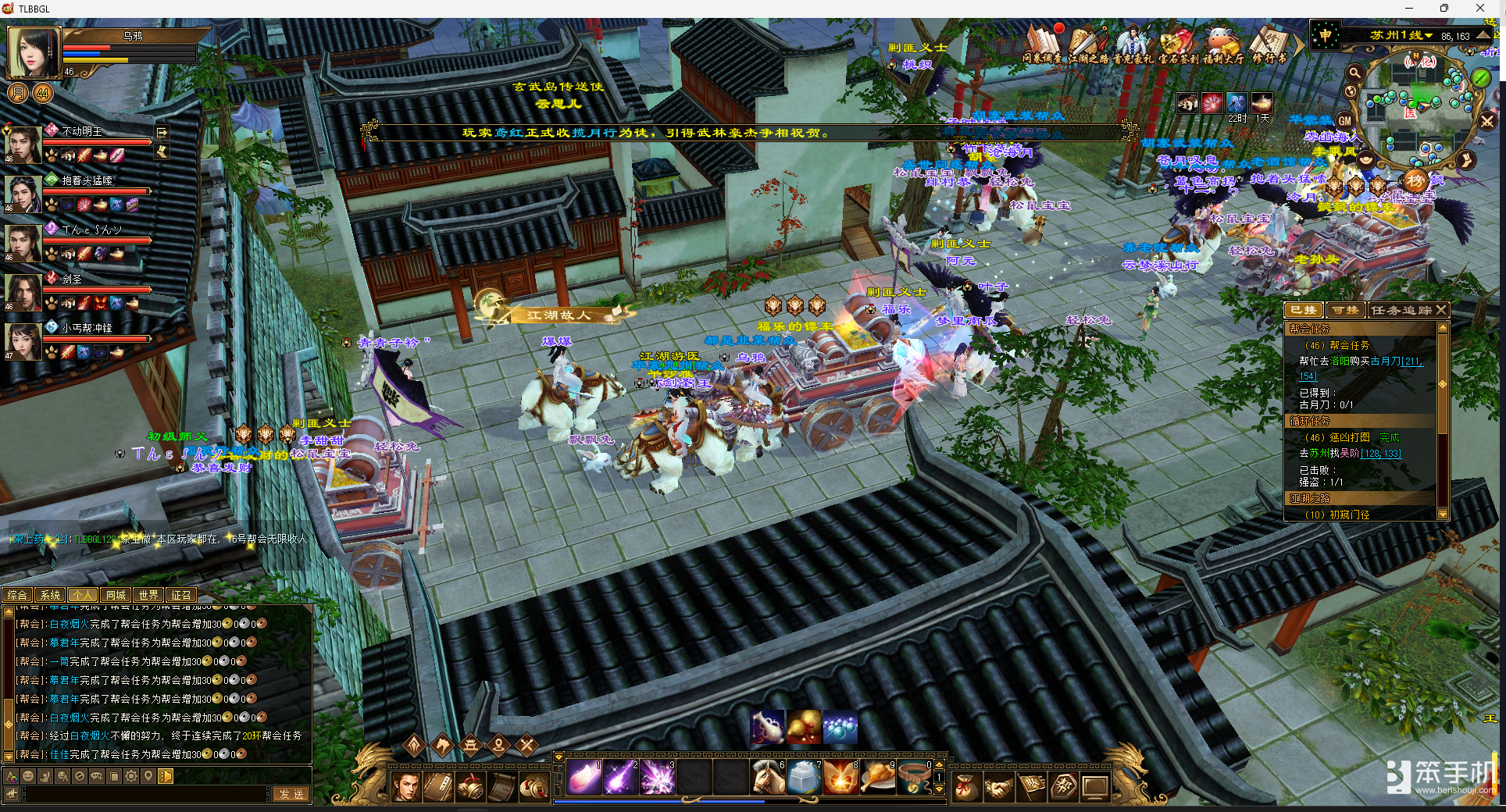Open the 宝石签到 gem sign-in icon

click(1177, 43)
